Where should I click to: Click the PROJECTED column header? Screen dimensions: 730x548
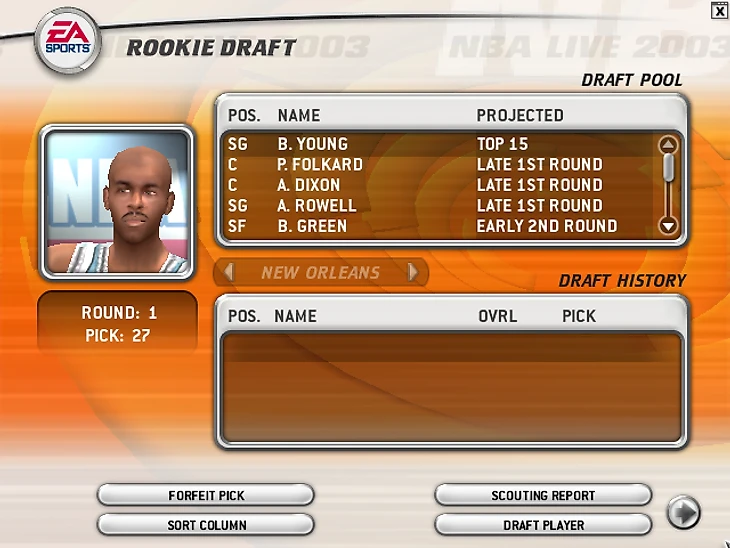click(x=520, y=115)
